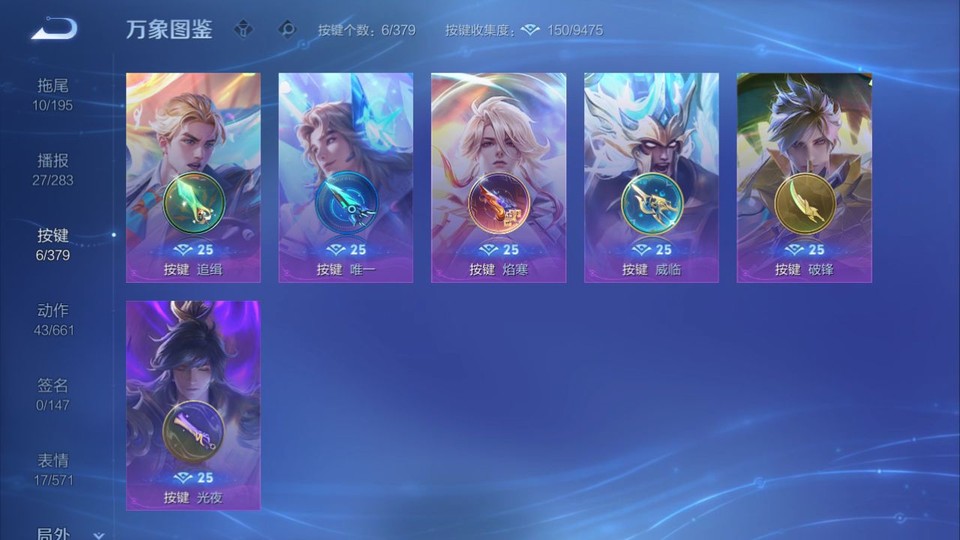Choose the 按键 唯一 card
960x540 pixels.
[346, 177]
